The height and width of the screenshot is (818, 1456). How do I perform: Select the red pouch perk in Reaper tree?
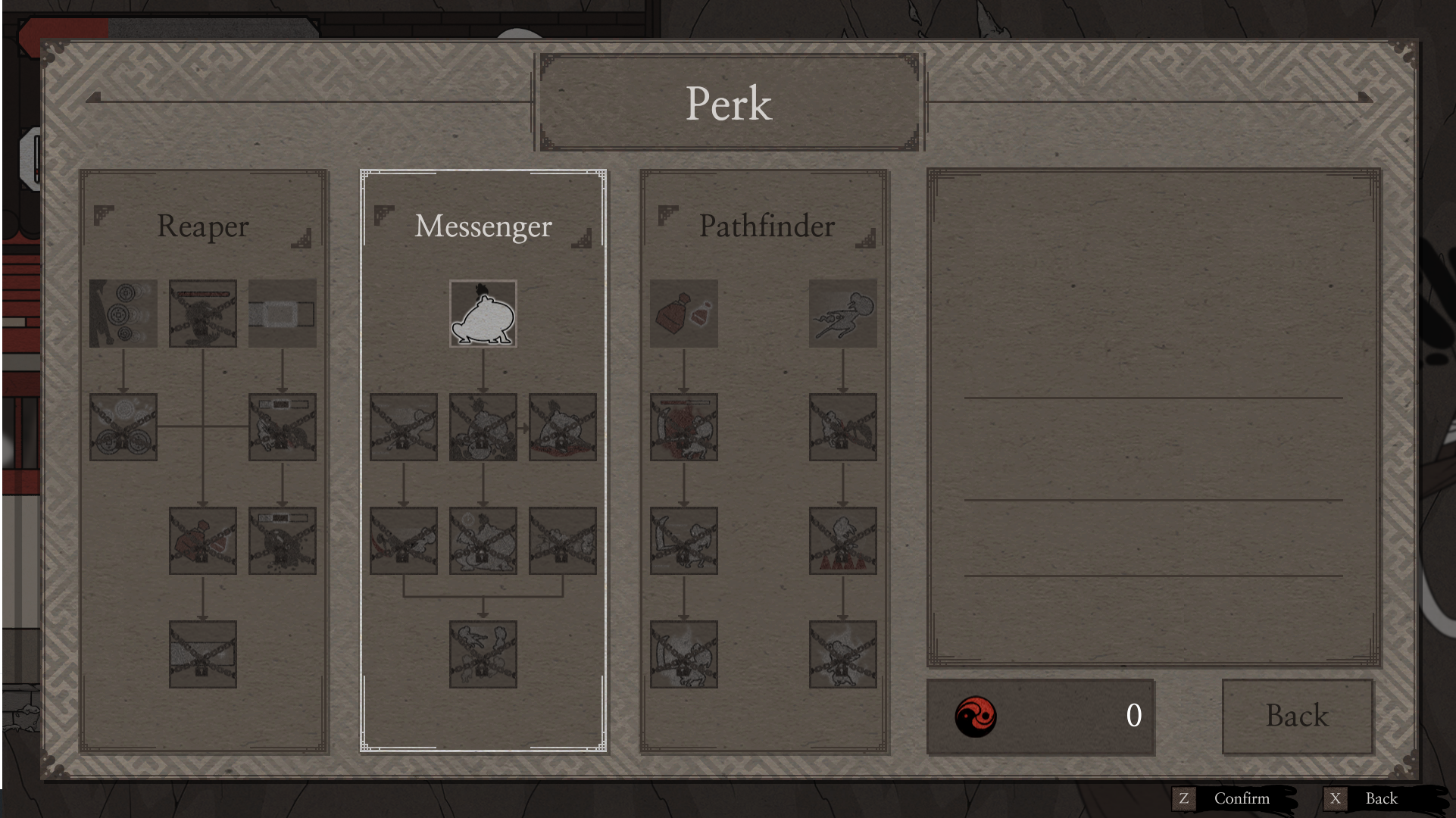click(203, 540)
